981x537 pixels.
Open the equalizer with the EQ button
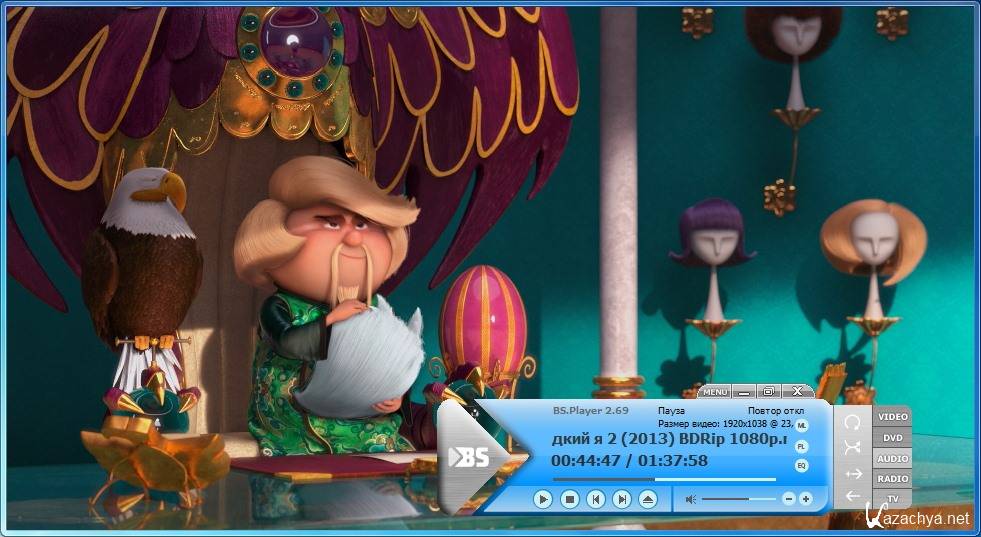tap(801, 466)
